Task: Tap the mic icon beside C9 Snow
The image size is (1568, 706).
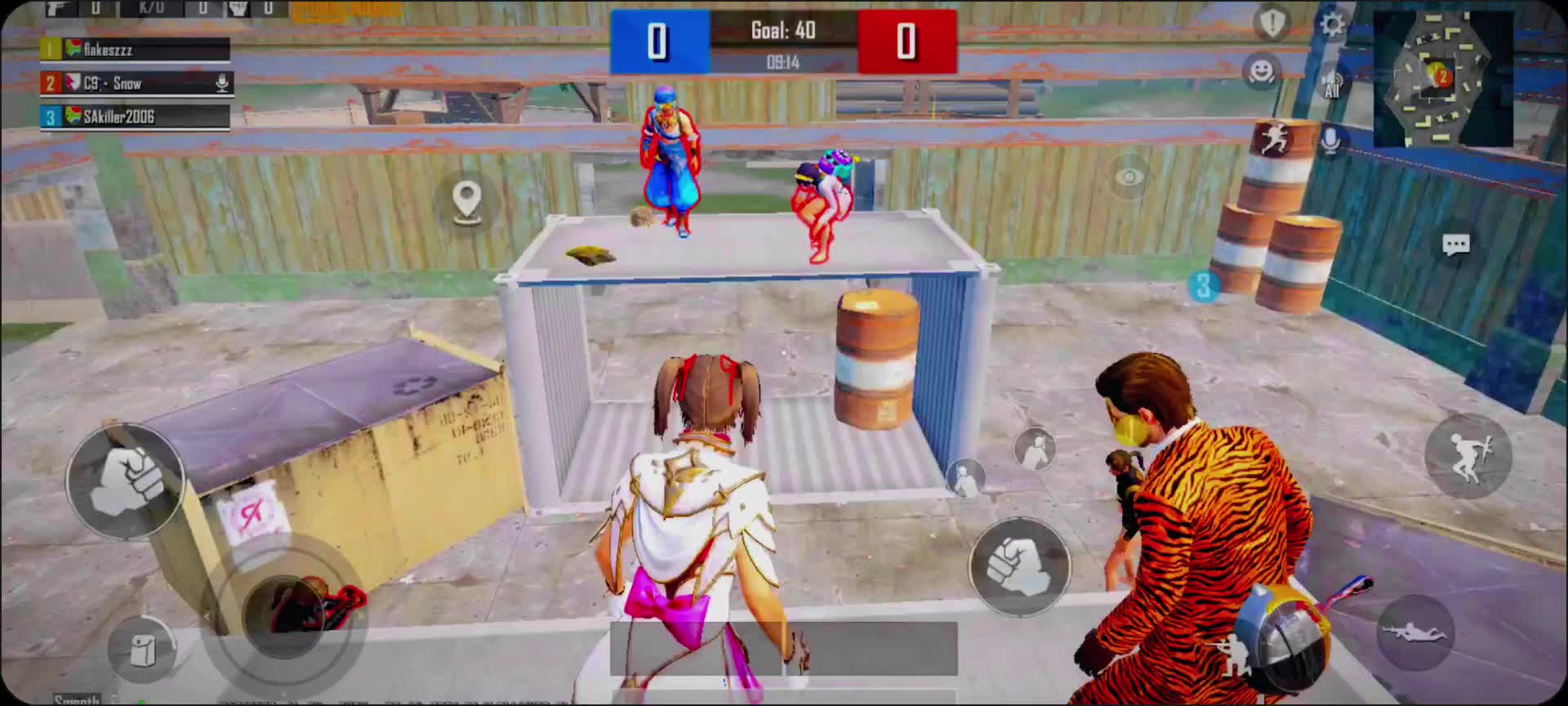Action: (x=221, y=83)
